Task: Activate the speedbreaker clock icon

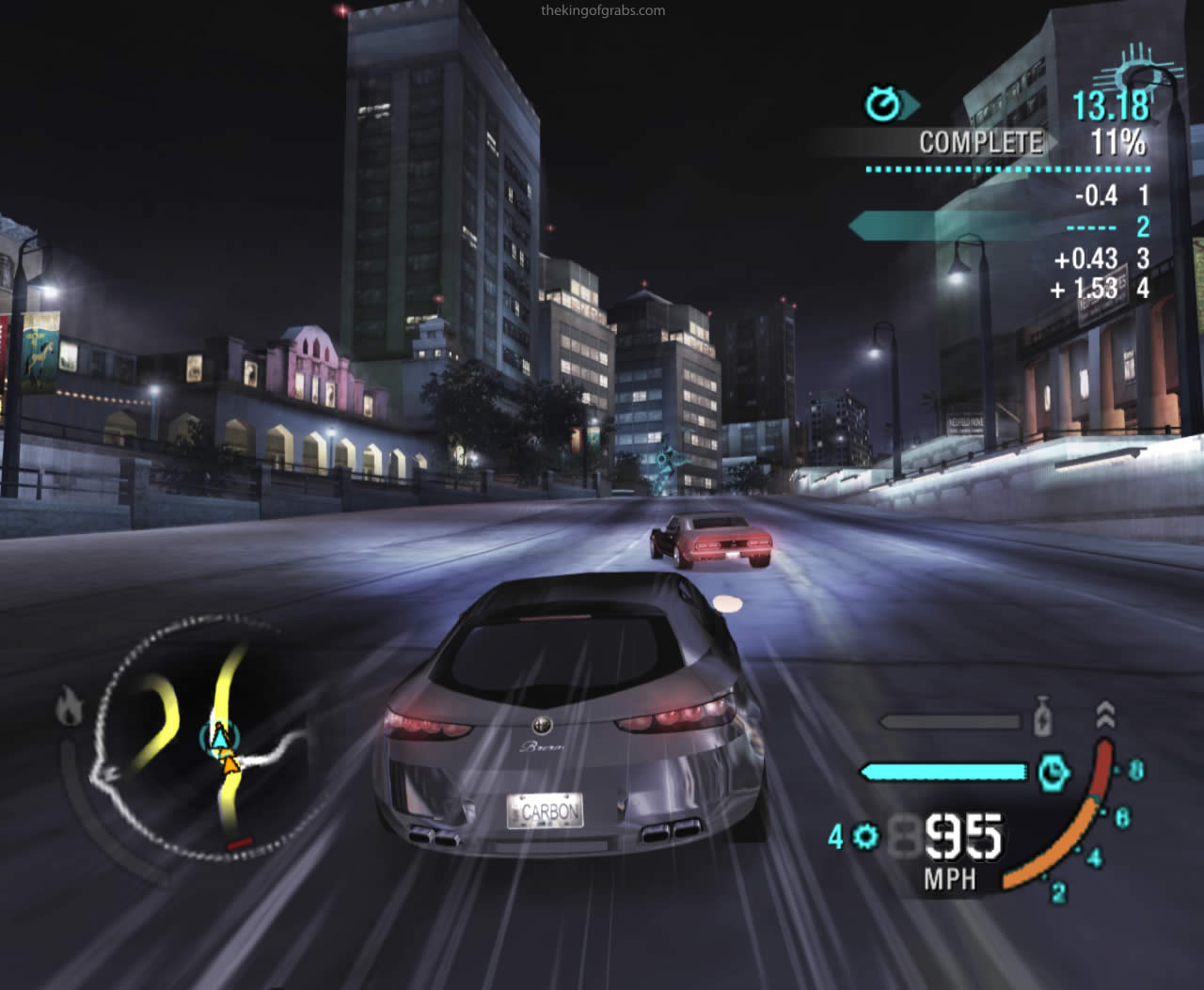Action: click(1053, 773)
